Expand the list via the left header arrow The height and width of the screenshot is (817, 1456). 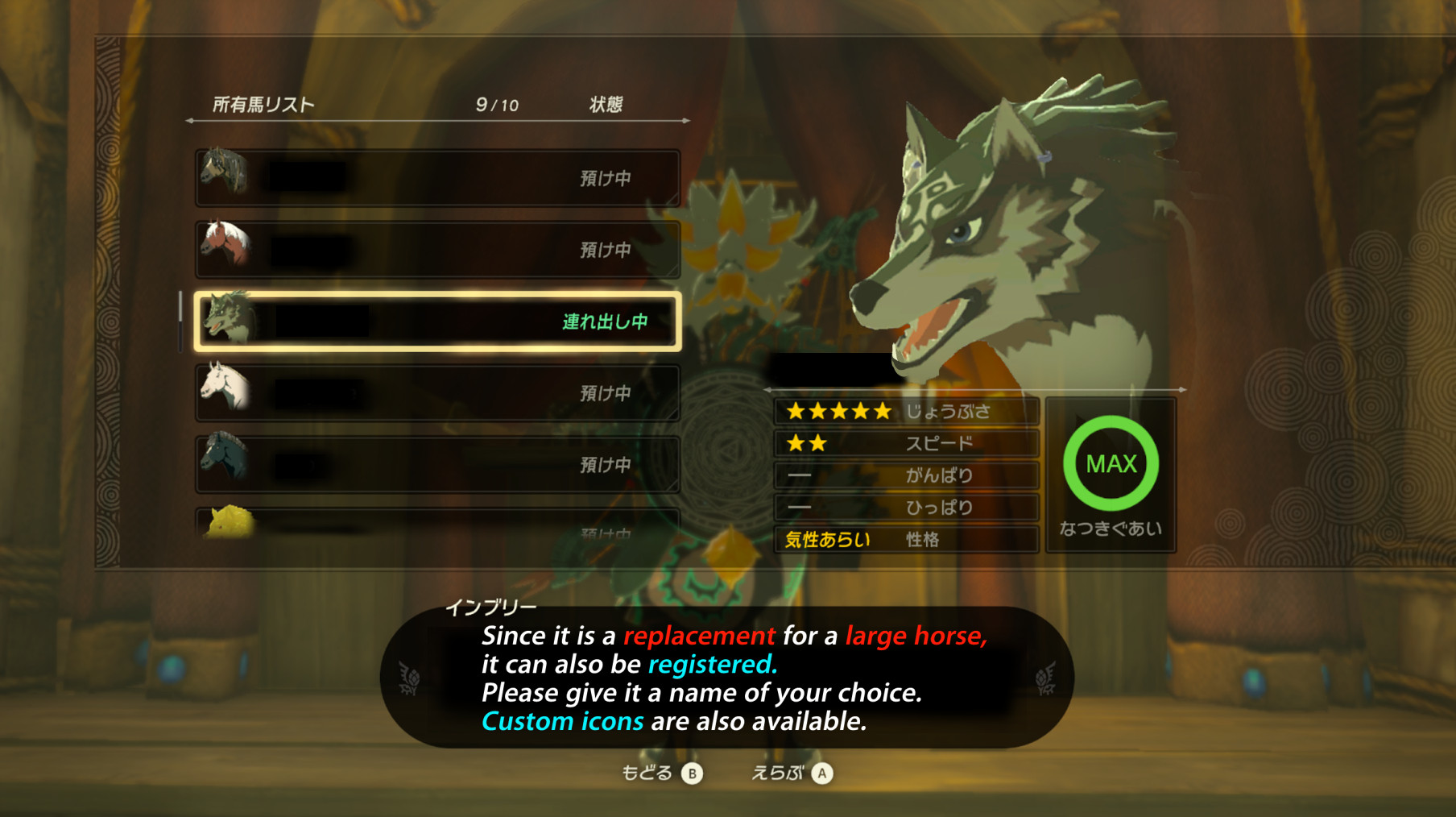coord(192,122)
